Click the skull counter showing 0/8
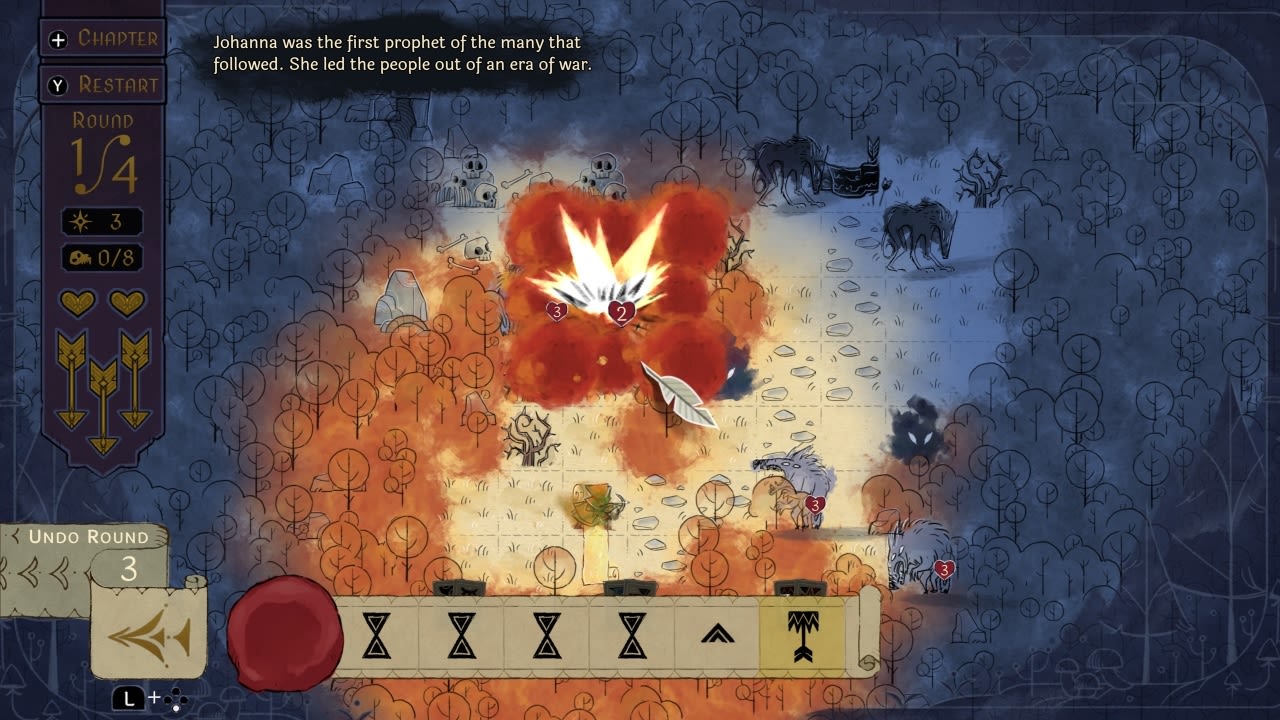 coord(106,258)
